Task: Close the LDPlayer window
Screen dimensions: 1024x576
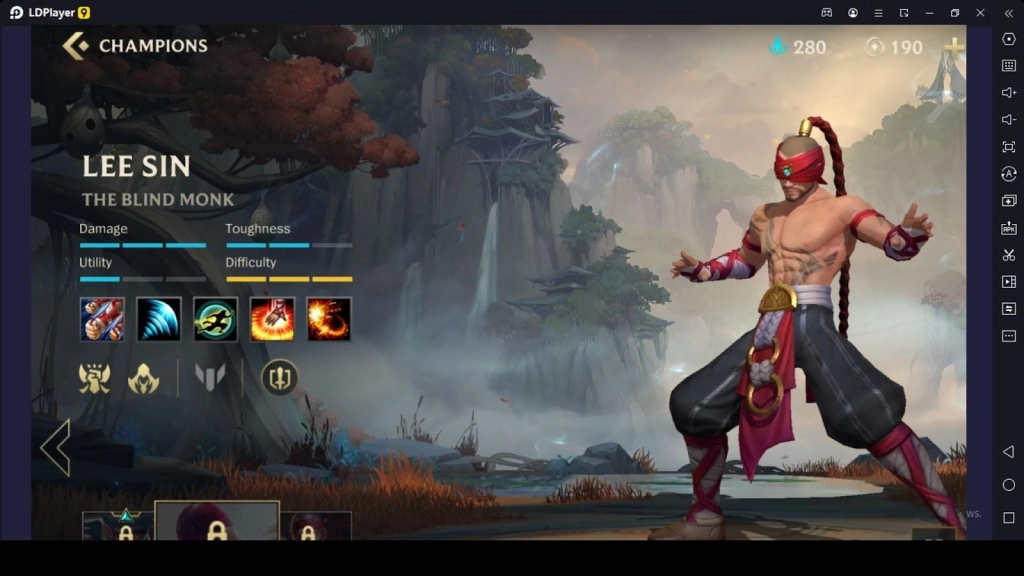Action: coord(980,13)
